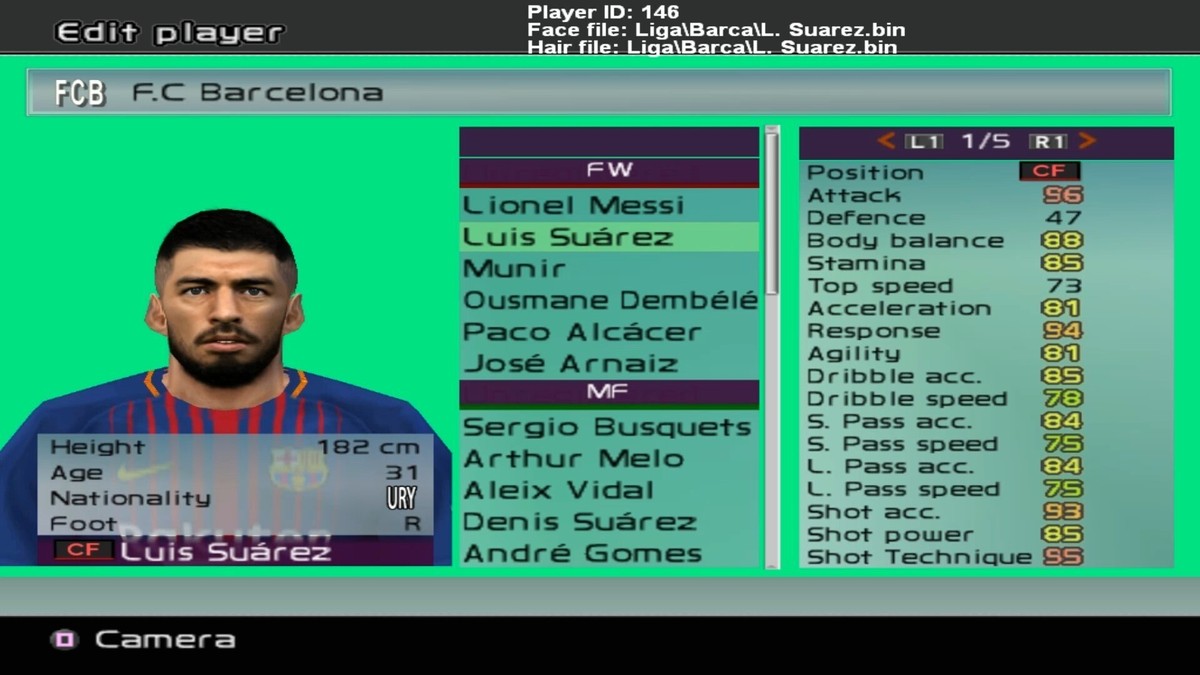Choose Paco Alcácer from the roster
This screenshot has width=1200, height=675.
(x=581, y=332)
